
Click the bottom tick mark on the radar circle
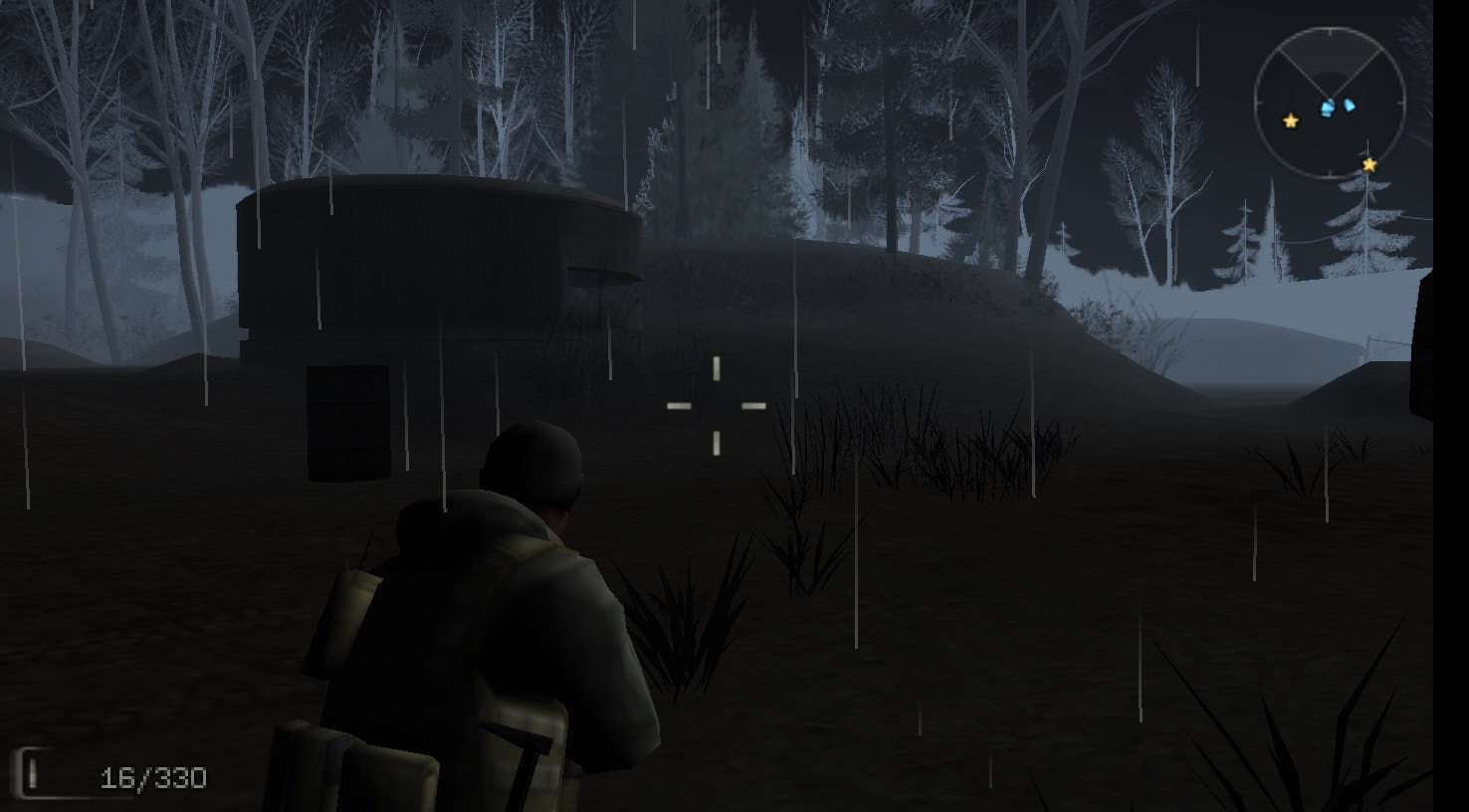[1330, 172]
